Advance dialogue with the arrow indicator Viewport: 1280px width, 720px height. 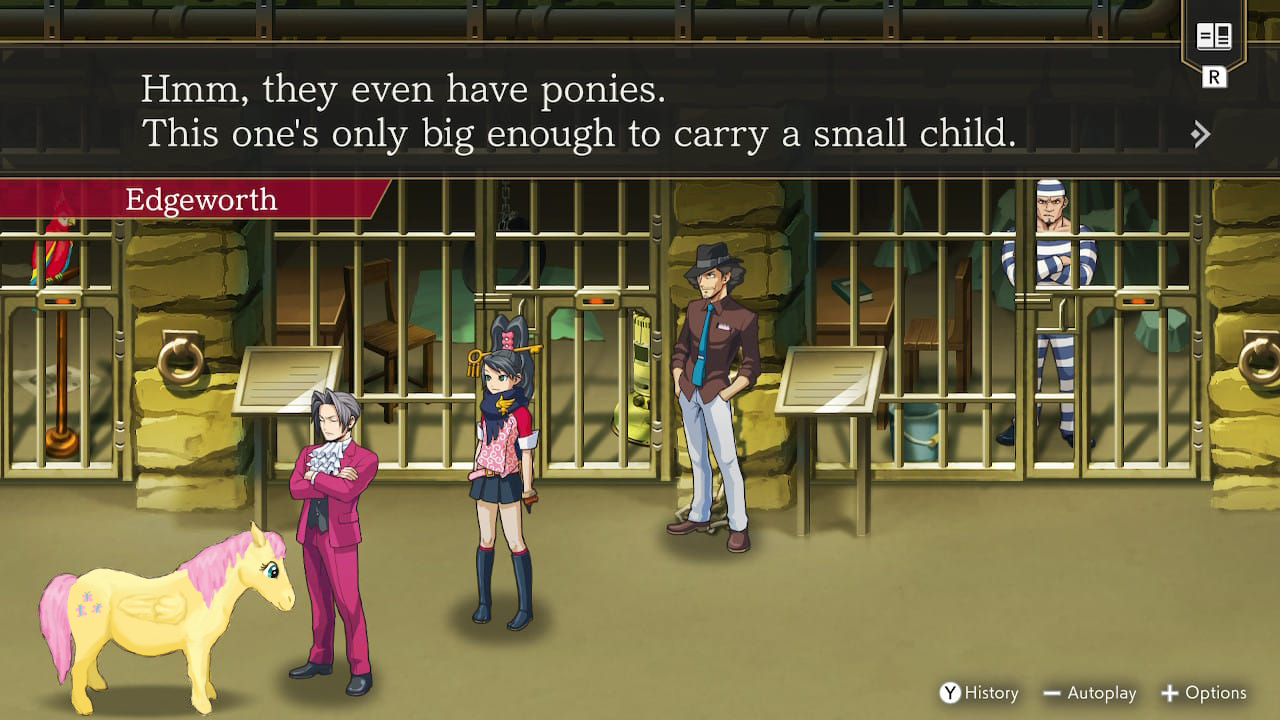pyautogui.click(x=1201, y=135)
